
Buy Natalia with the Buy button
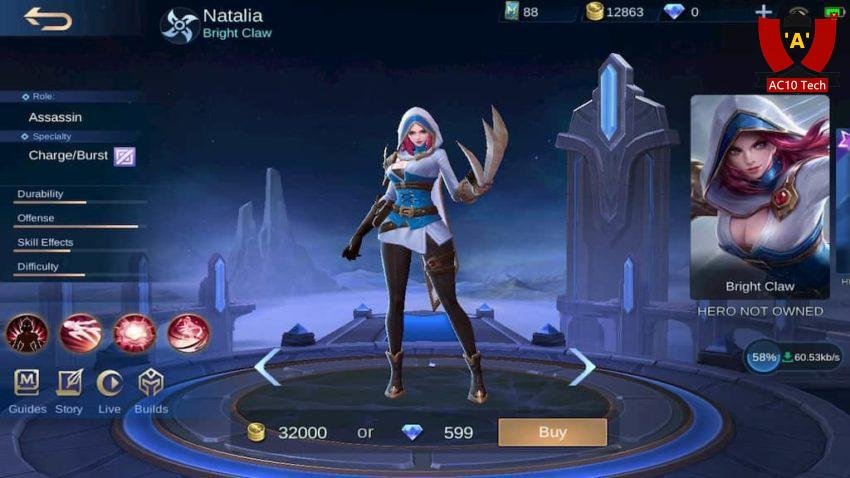[552, 432]
